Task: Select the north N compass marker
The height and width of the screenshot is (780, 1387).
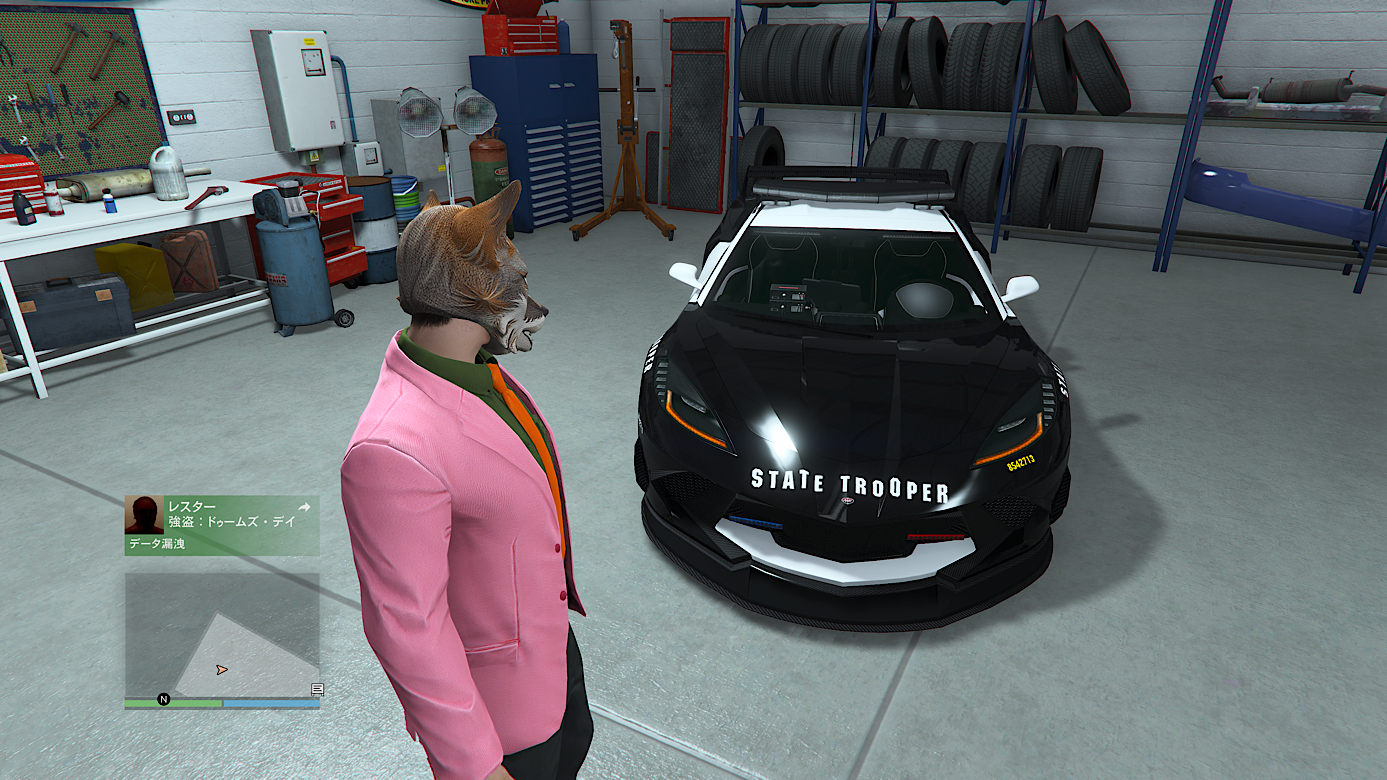Action: click(x=164, y=699)
